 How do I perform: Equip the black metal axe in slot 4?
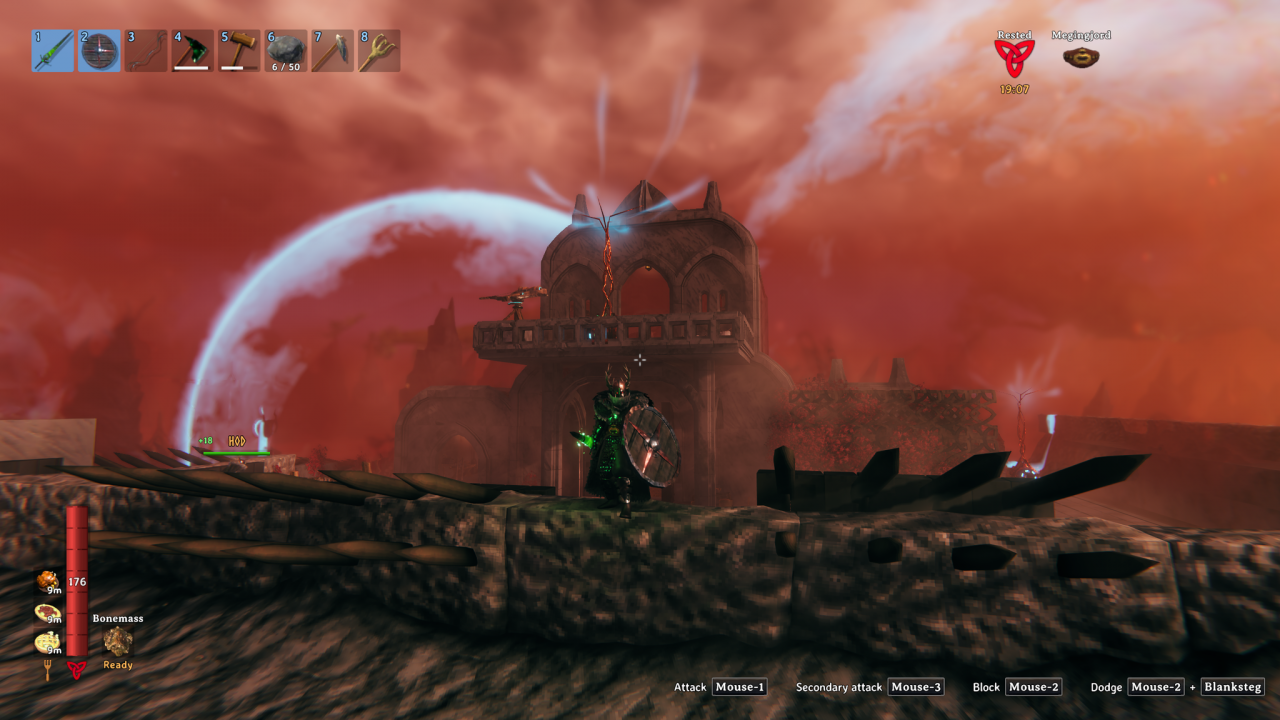click(193, 50)
